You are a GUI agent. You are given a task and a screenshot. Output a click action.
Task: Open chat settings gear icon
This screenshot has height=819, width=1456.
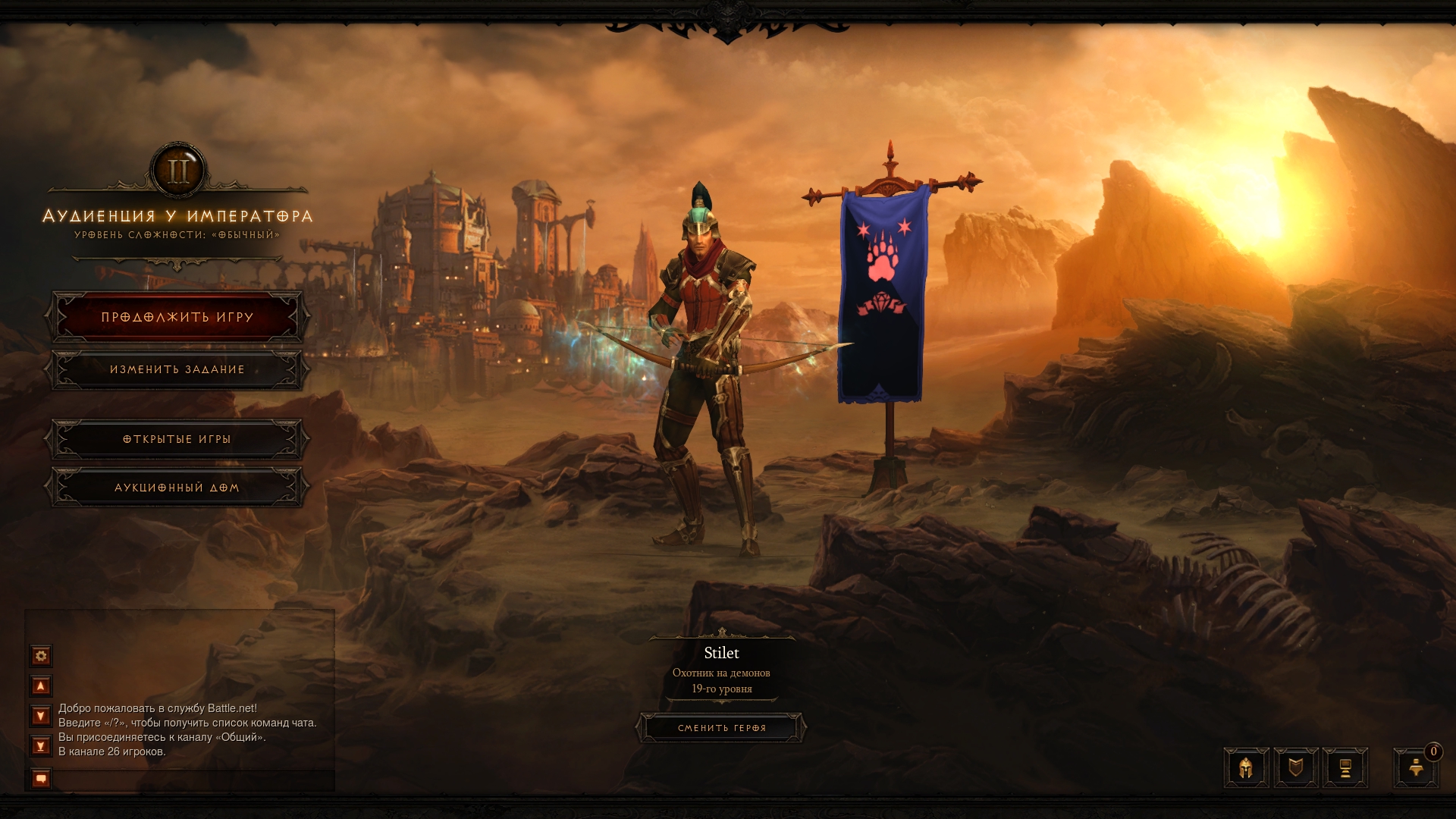tap(41, 655)
